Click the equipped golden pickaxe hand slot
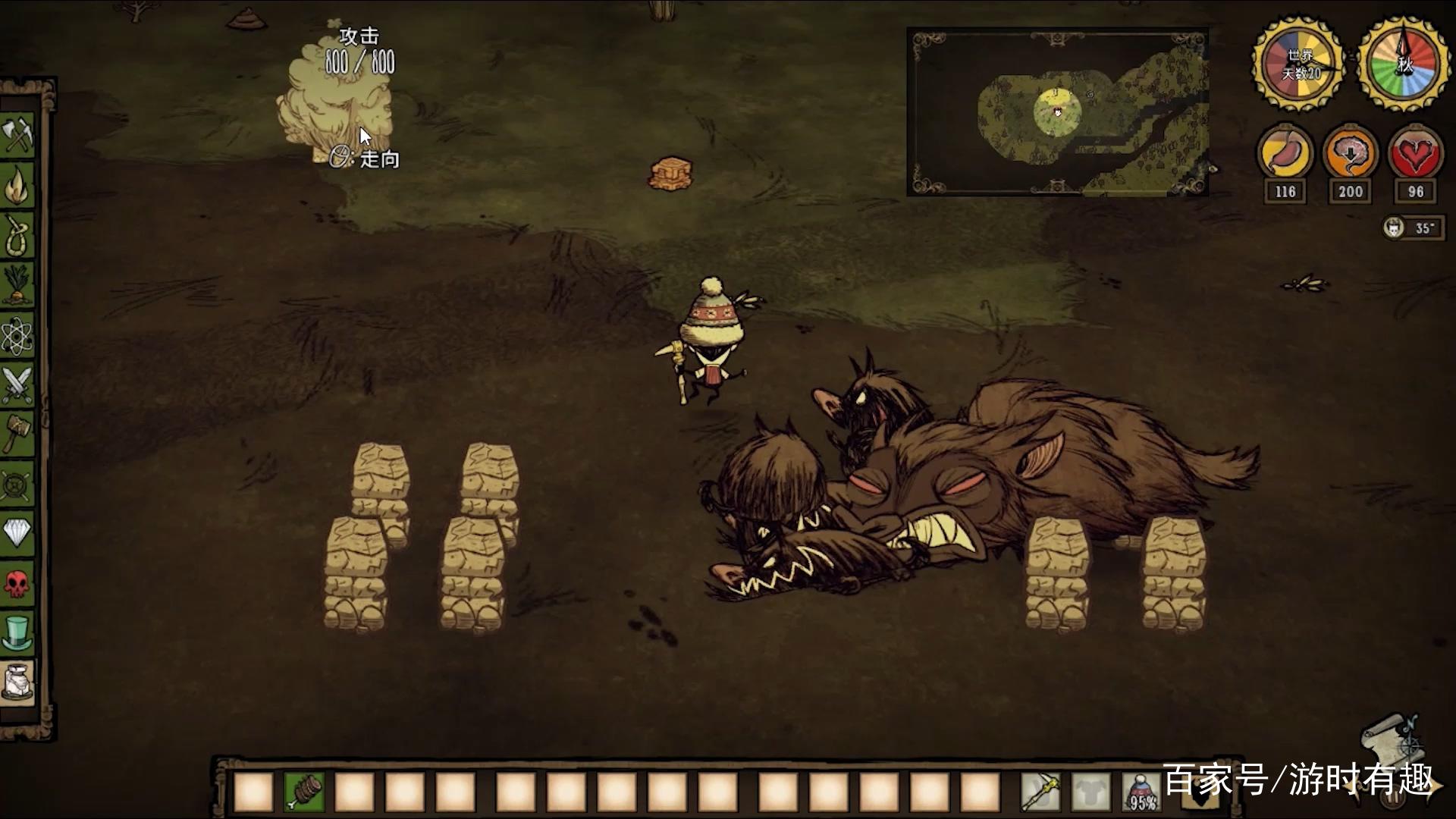This screenshot has height=819, width=1456. [x=1039, y=792]
